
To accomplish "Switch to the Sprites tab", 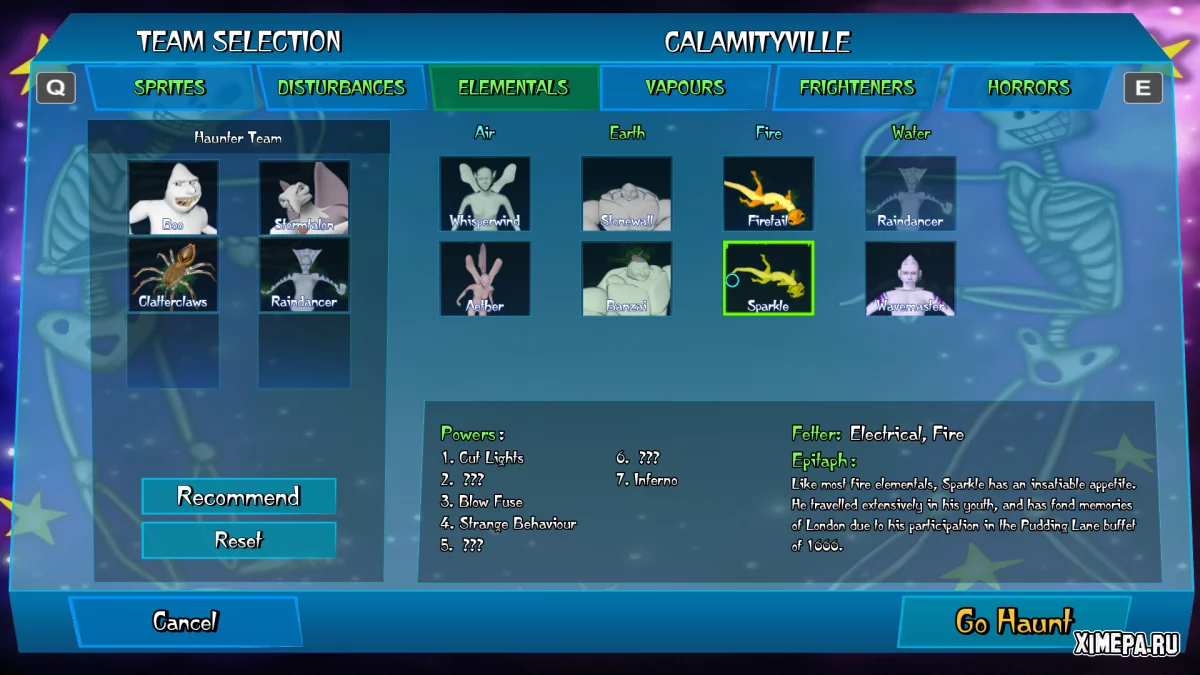I will 170,88.
